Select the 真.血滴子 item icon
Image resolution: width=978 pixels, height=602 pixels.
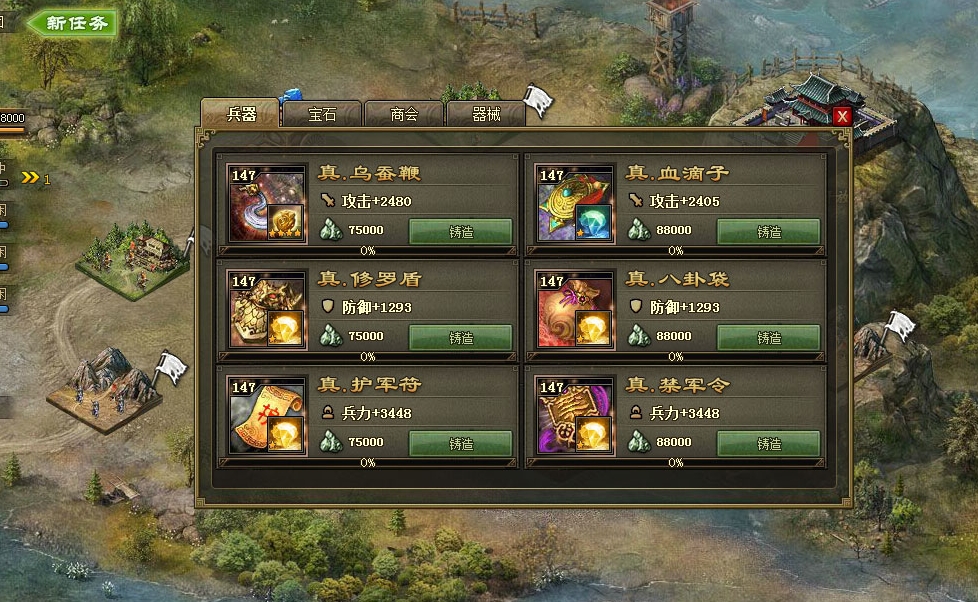click(575, 203)
